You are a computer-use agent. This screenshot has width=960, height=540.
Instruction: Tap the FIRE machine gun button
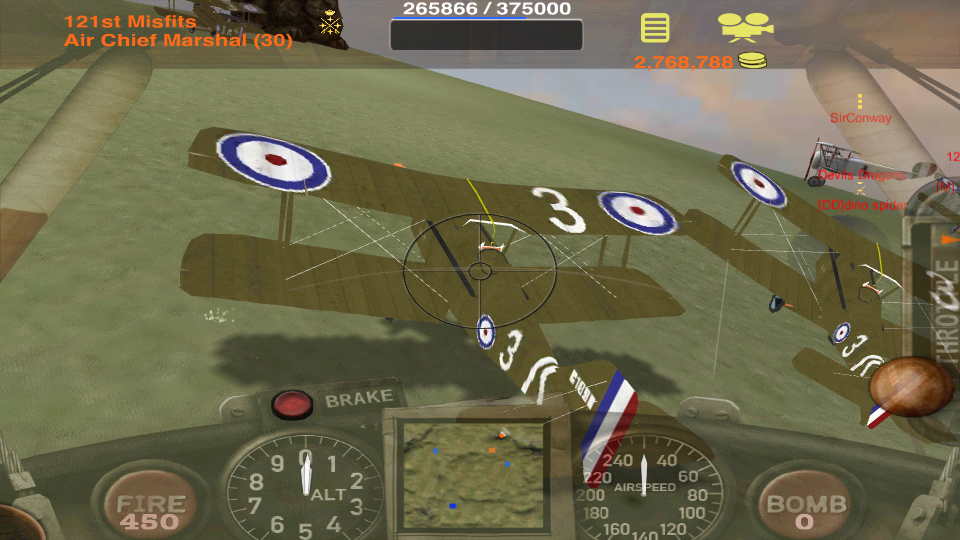click(150, 508)
